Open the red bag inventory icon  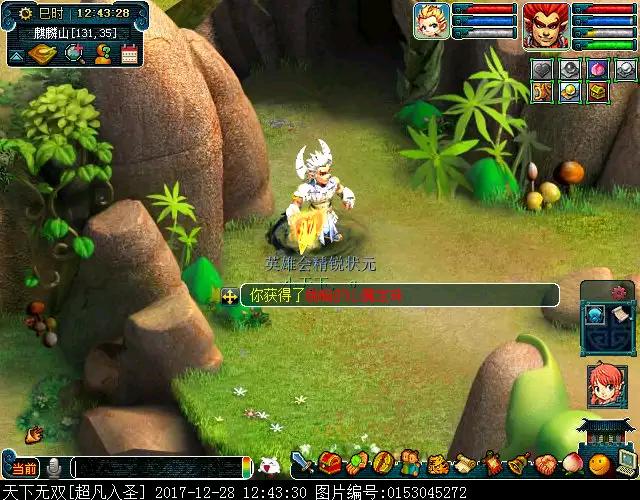(330, 463)
